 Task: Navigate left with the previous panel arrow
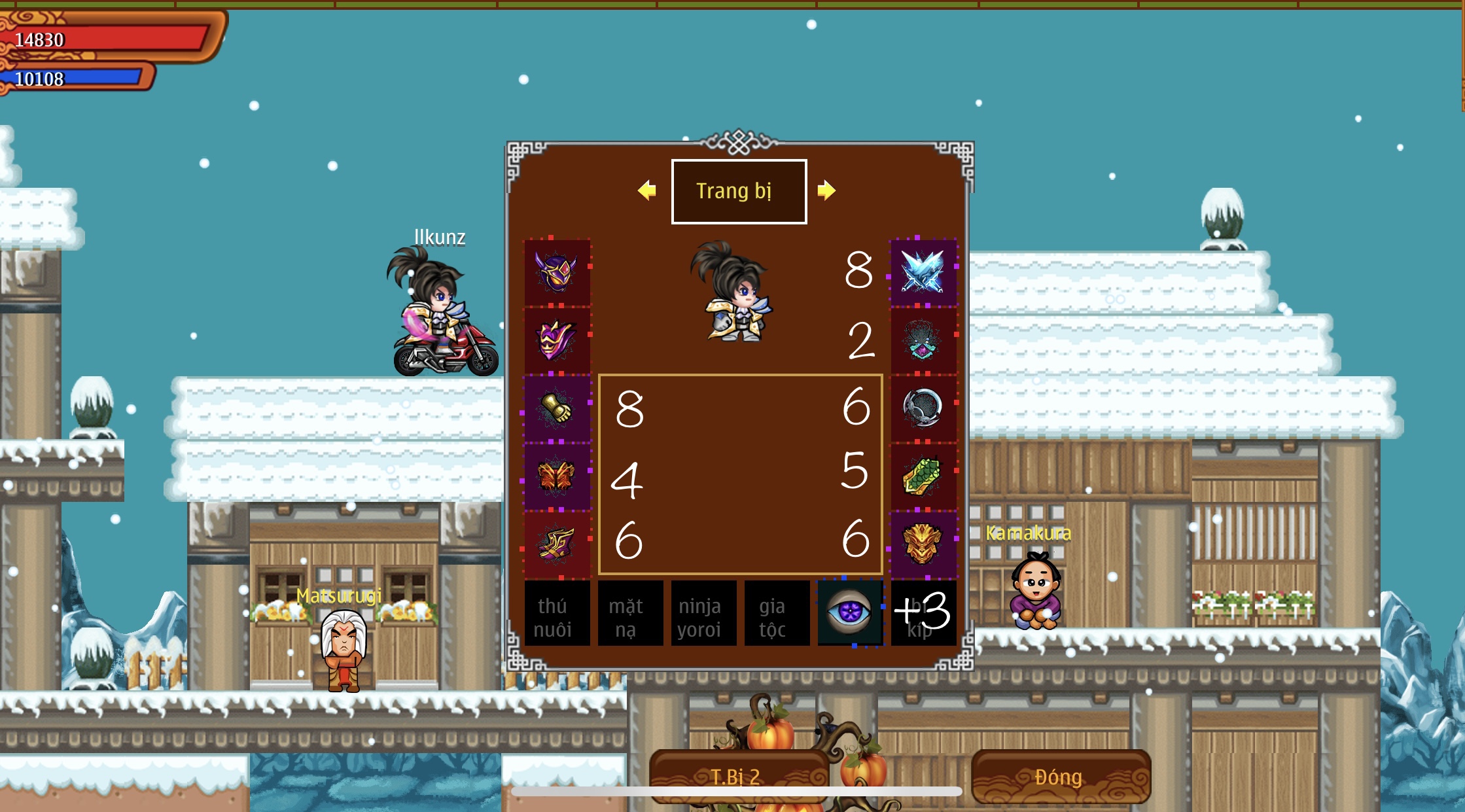648,191
